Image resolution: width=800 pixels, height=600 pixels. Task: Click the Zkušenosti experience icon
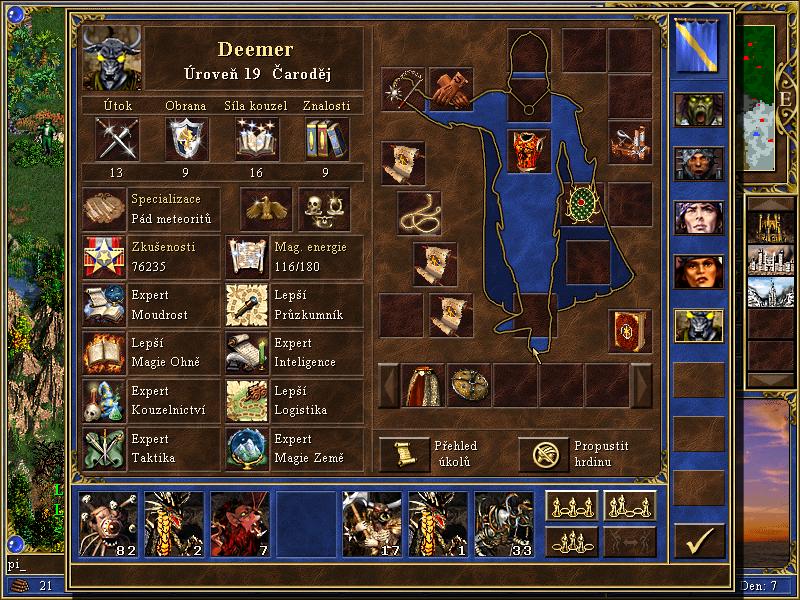[x=104, y=257]
